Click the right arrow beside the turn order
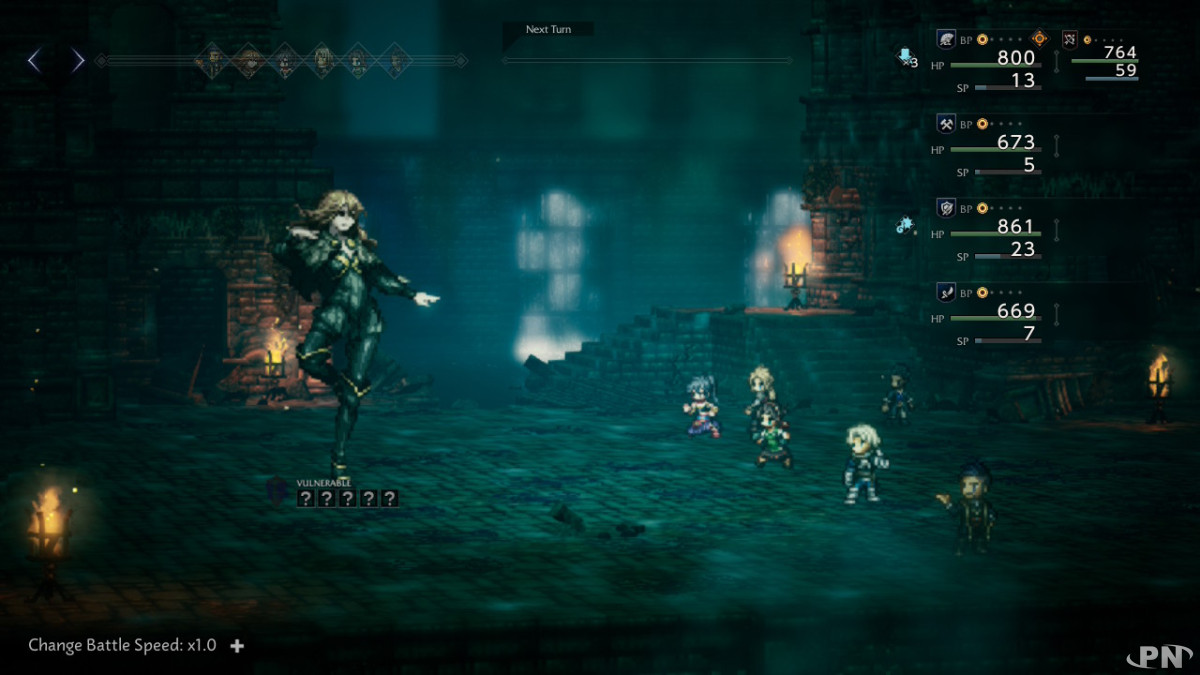The image size is (1200, 675). tap(78, 61)
